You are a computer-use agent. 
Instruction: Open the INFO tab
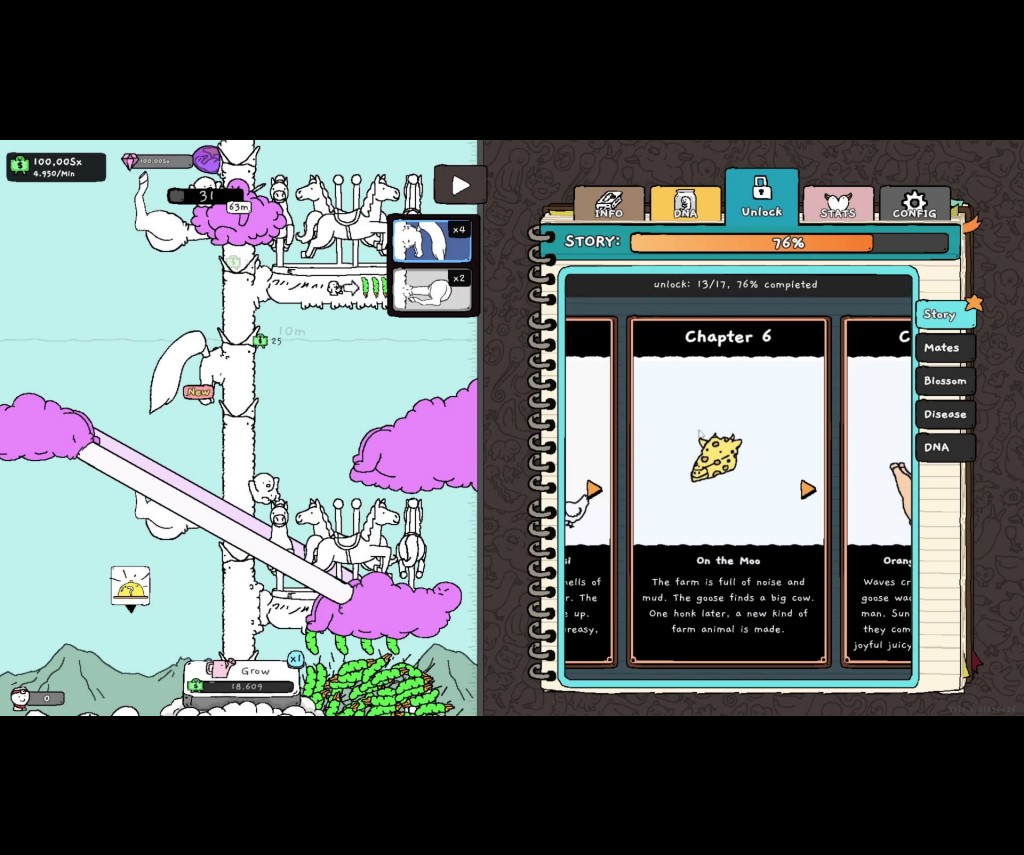coord(608,203)
